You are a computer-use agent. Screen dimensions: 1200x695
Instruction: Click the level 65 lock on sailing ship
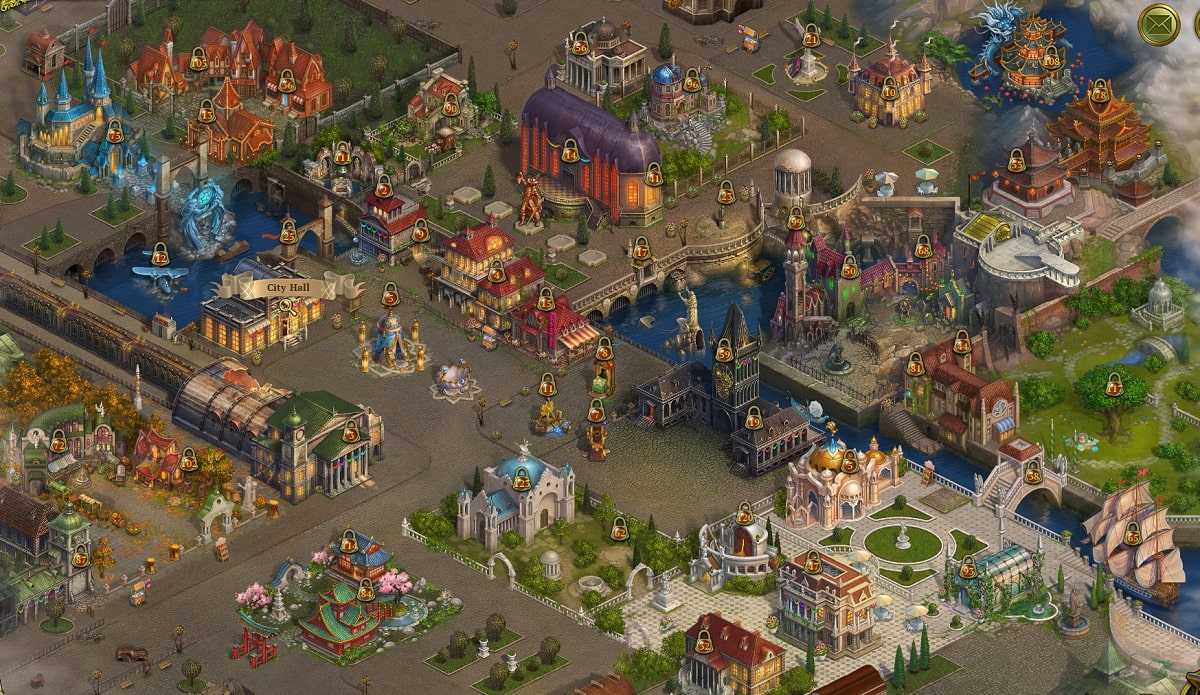(1133, 534)
